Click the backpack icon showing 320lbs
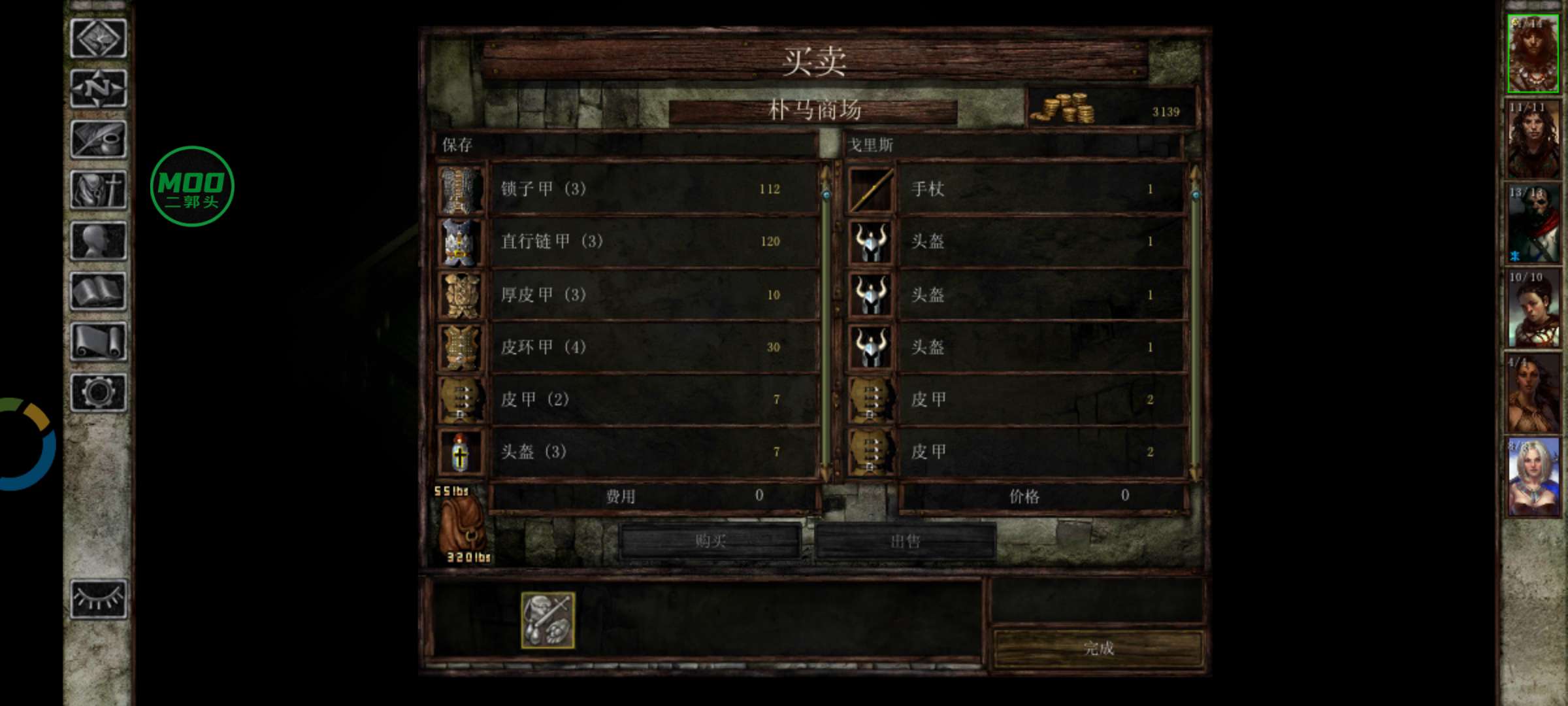The image size is (1568, 706). tap(462, 523)
